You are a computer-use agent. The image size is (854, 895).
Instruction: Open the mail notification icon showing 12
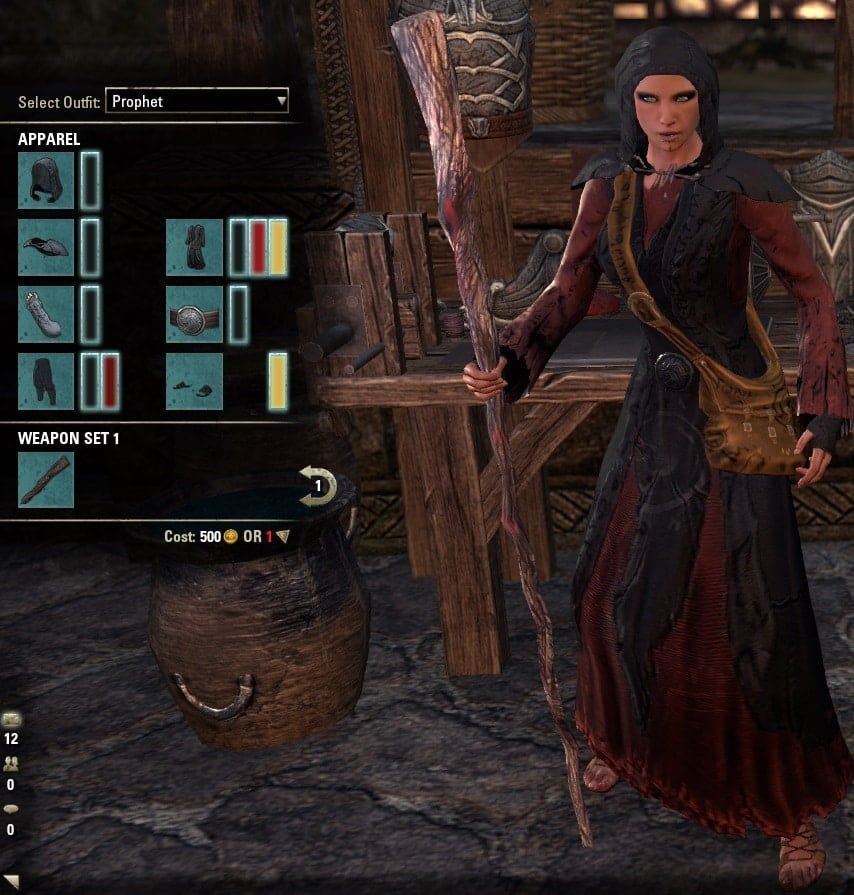tap(11, 721)
